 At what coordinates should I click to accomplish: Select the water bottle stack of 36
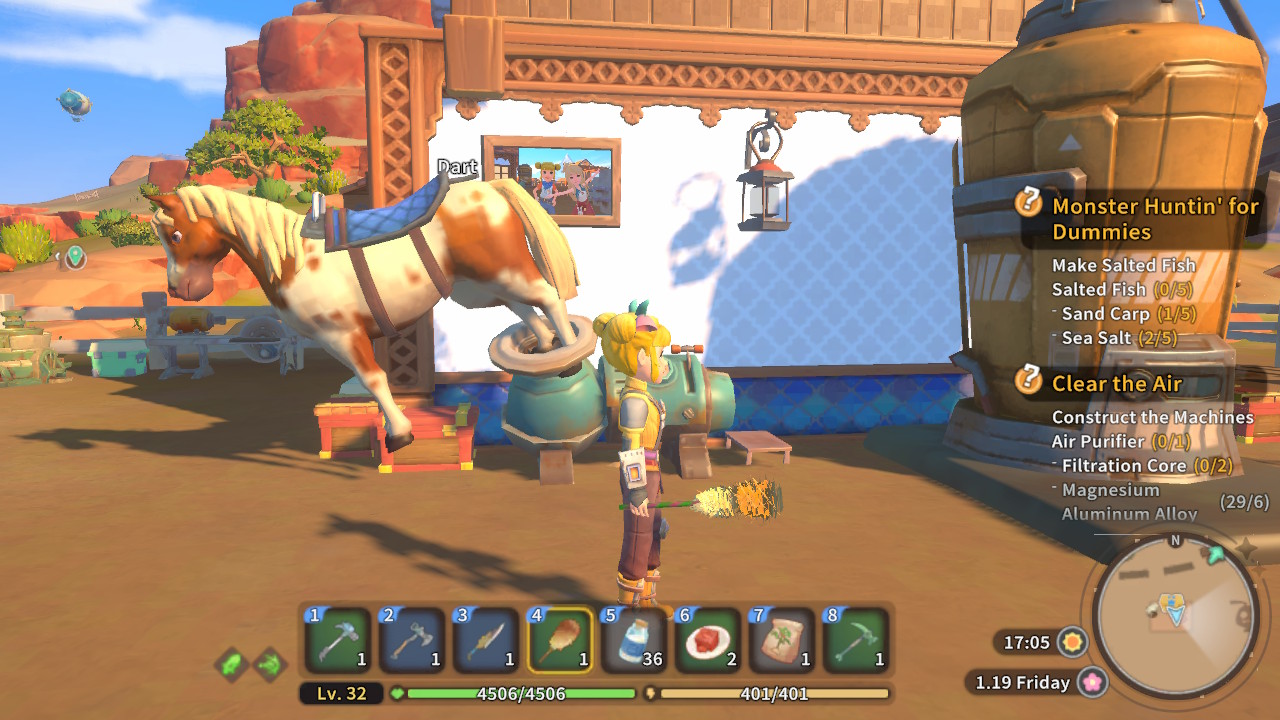[x=634, y=640]
